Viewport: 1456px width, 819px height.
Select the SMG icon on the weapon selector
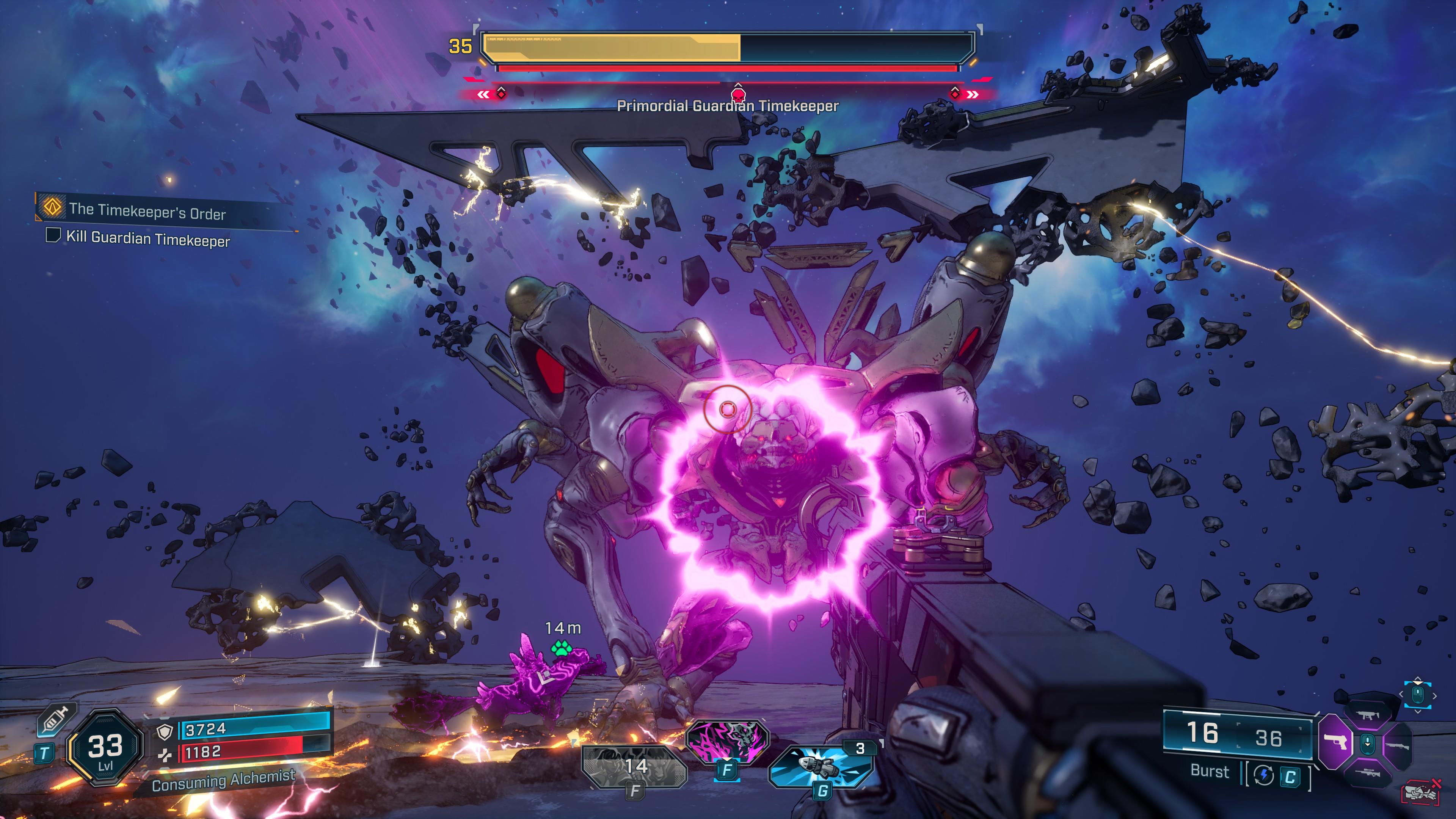click(x=1368, y=715)
